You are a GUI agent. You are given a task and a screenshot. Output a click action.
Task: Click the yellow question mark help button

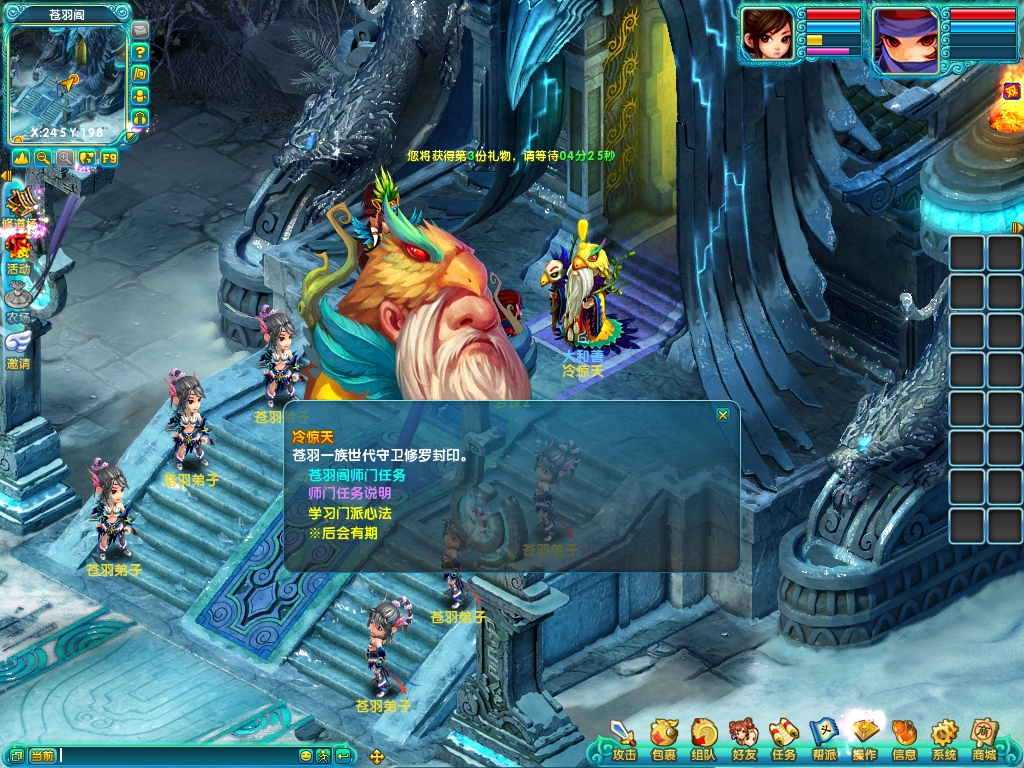pyautogui.click(x=140, y=52)
